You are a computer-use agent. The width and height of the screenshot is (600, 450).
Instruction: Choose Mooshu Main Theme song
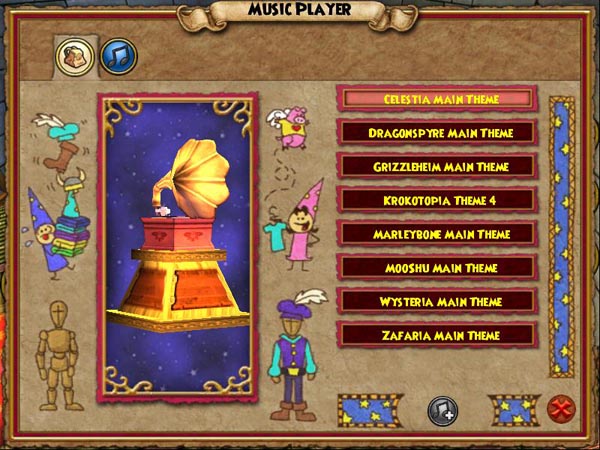click(440, 268)
